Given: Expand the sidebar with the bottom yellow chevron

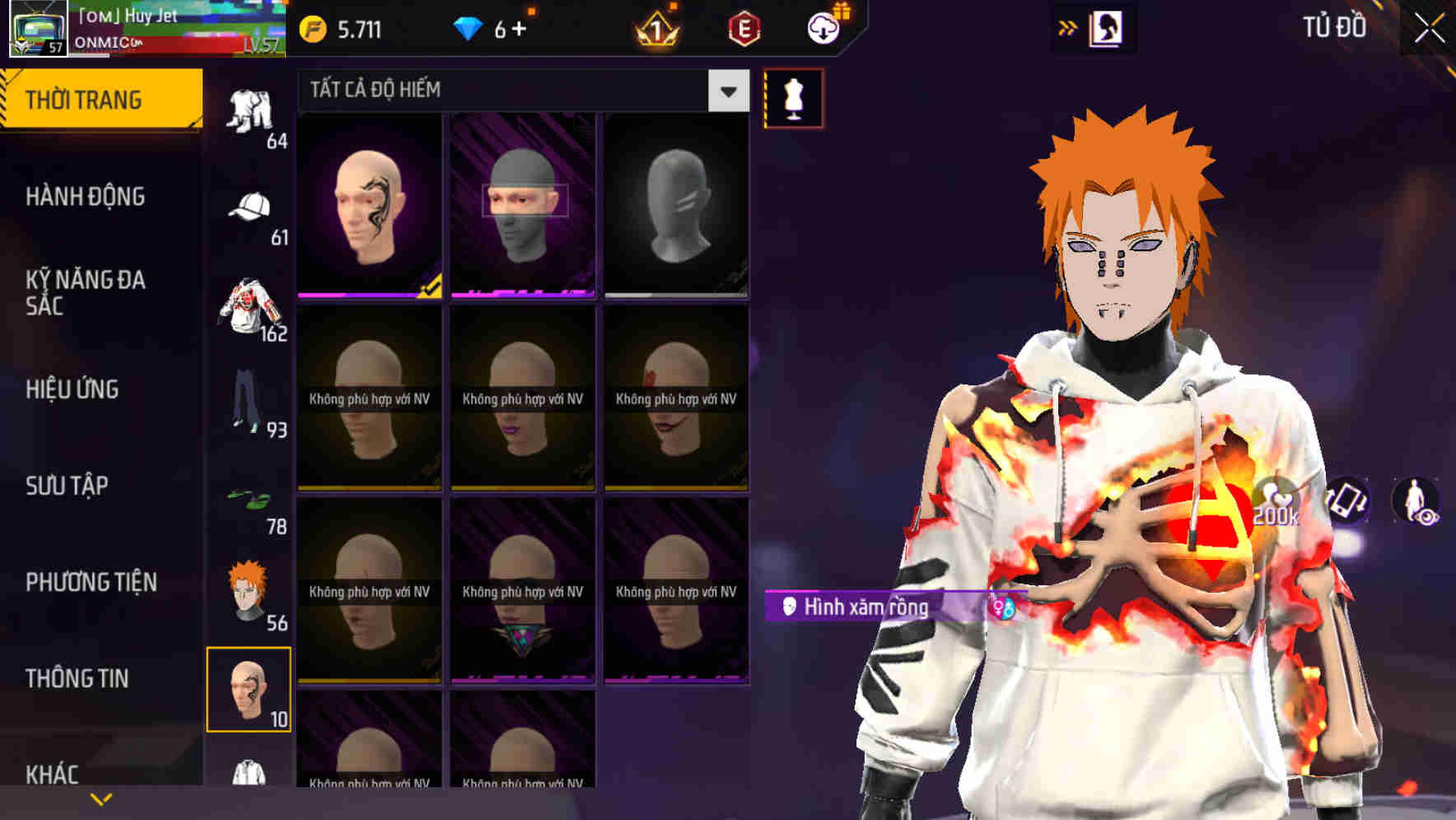Looking at the screenshot, I should [101, 799].
